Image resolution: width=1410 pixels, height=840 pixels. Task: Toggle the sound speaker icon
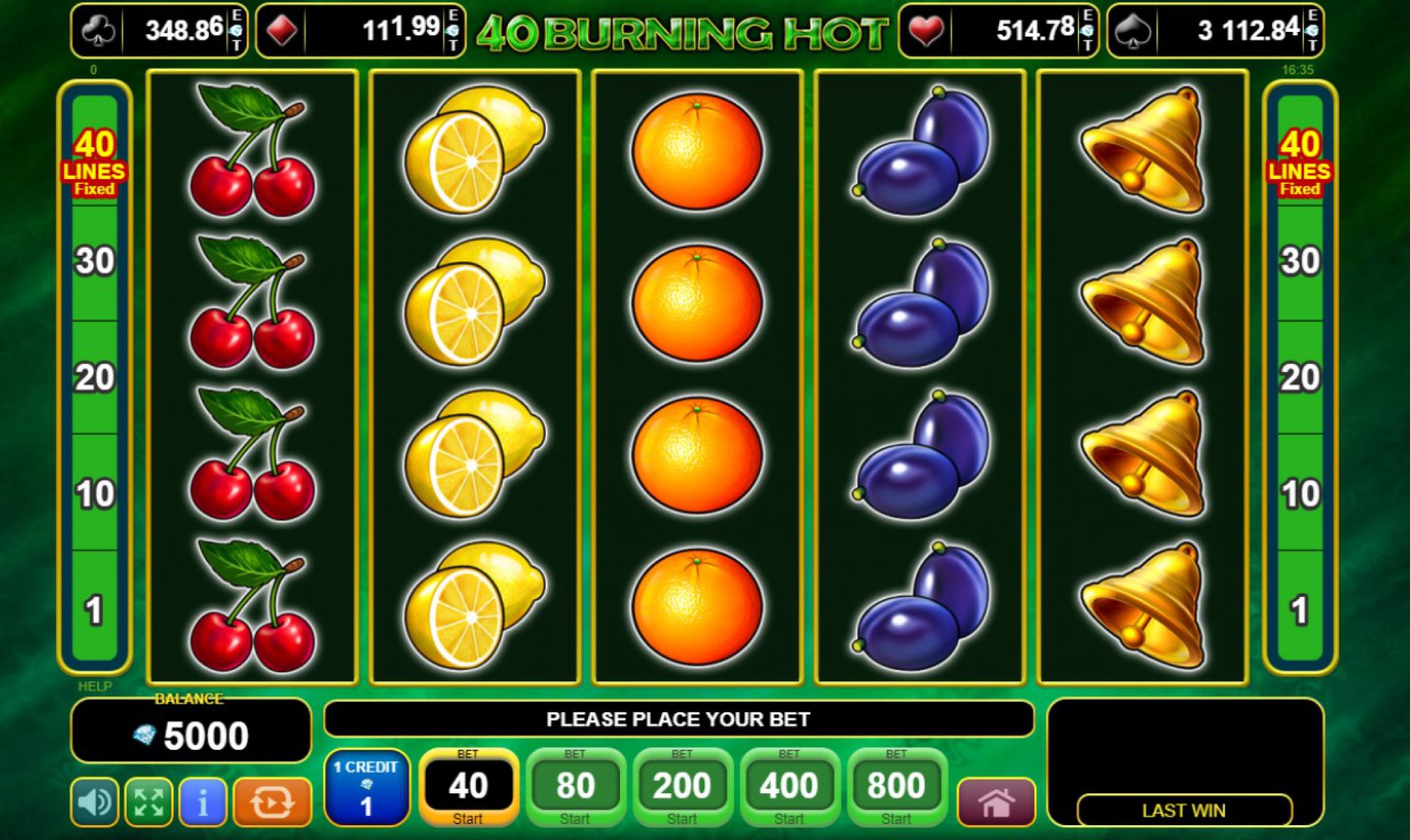95,802
